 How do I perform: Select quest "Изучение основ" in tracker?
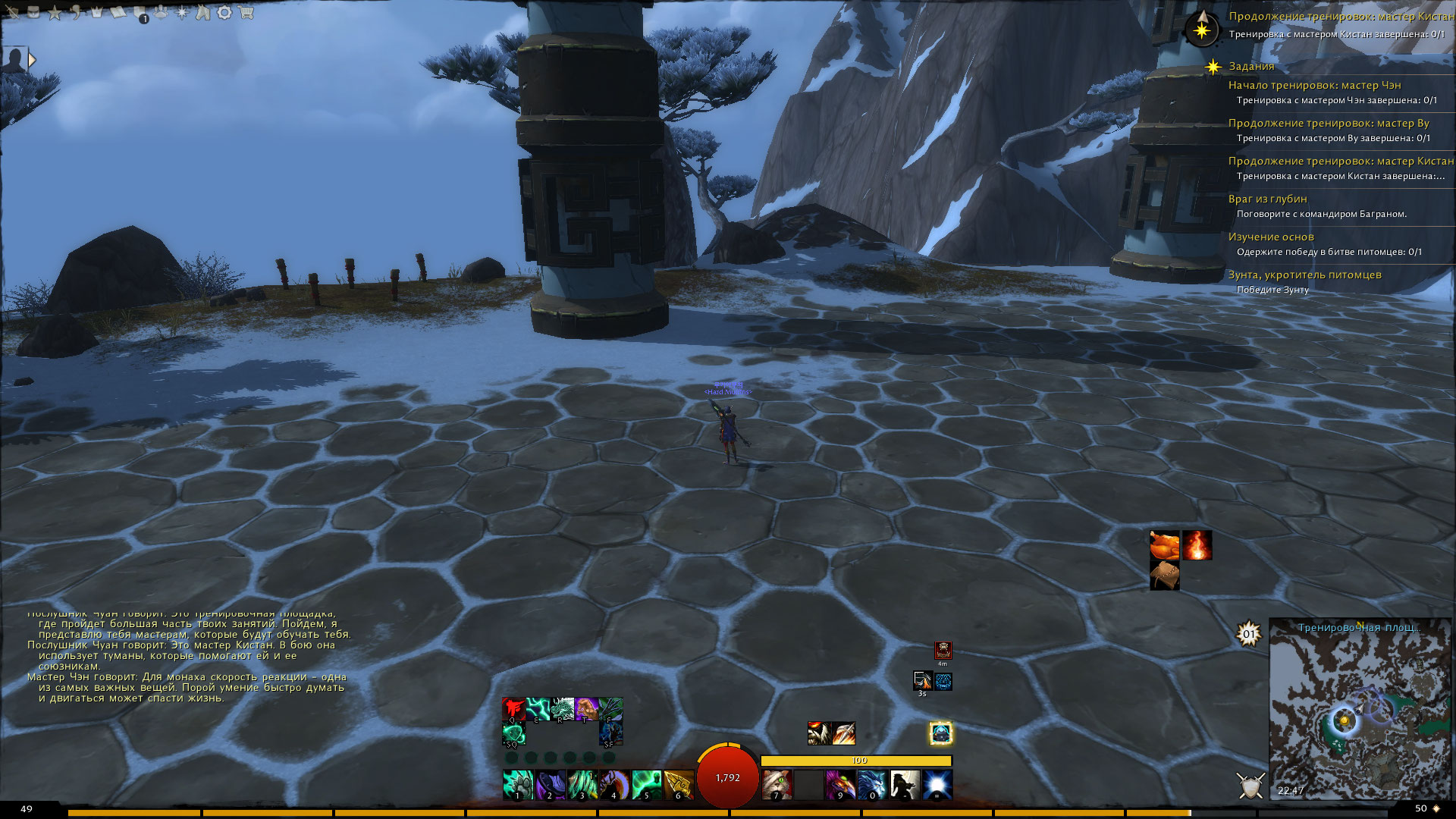point(1270,237)
